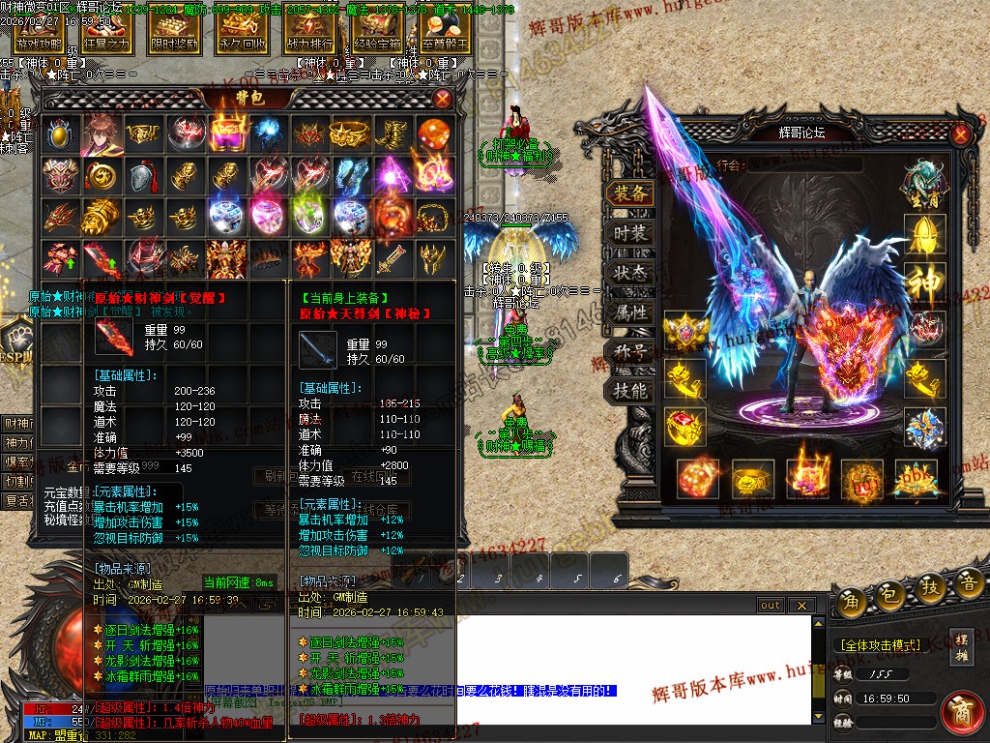
Task: Open the red 商 shop button
Action: click(x=961, y=711)
